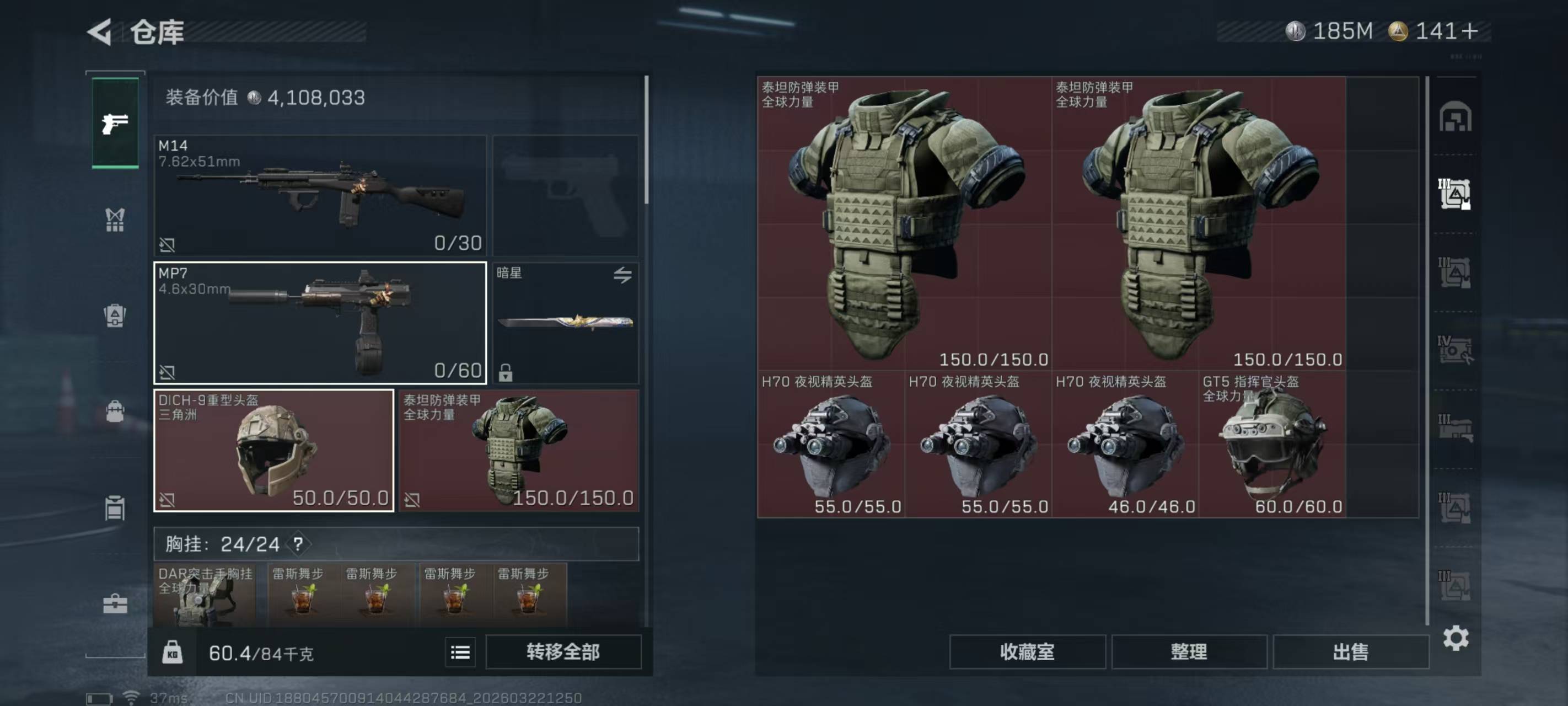Screen dimensions: 1568x706
Task: Select the GT5 指挥官头盔 in stash
Action: (1272, 445)
